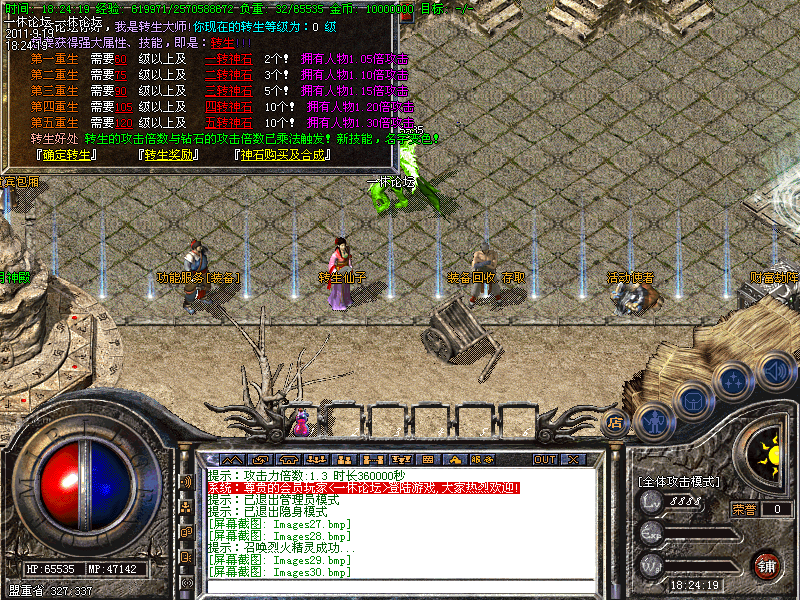Click the red 转生 keyword link
This screenshot has height=600, width=800.
(222, 43)
